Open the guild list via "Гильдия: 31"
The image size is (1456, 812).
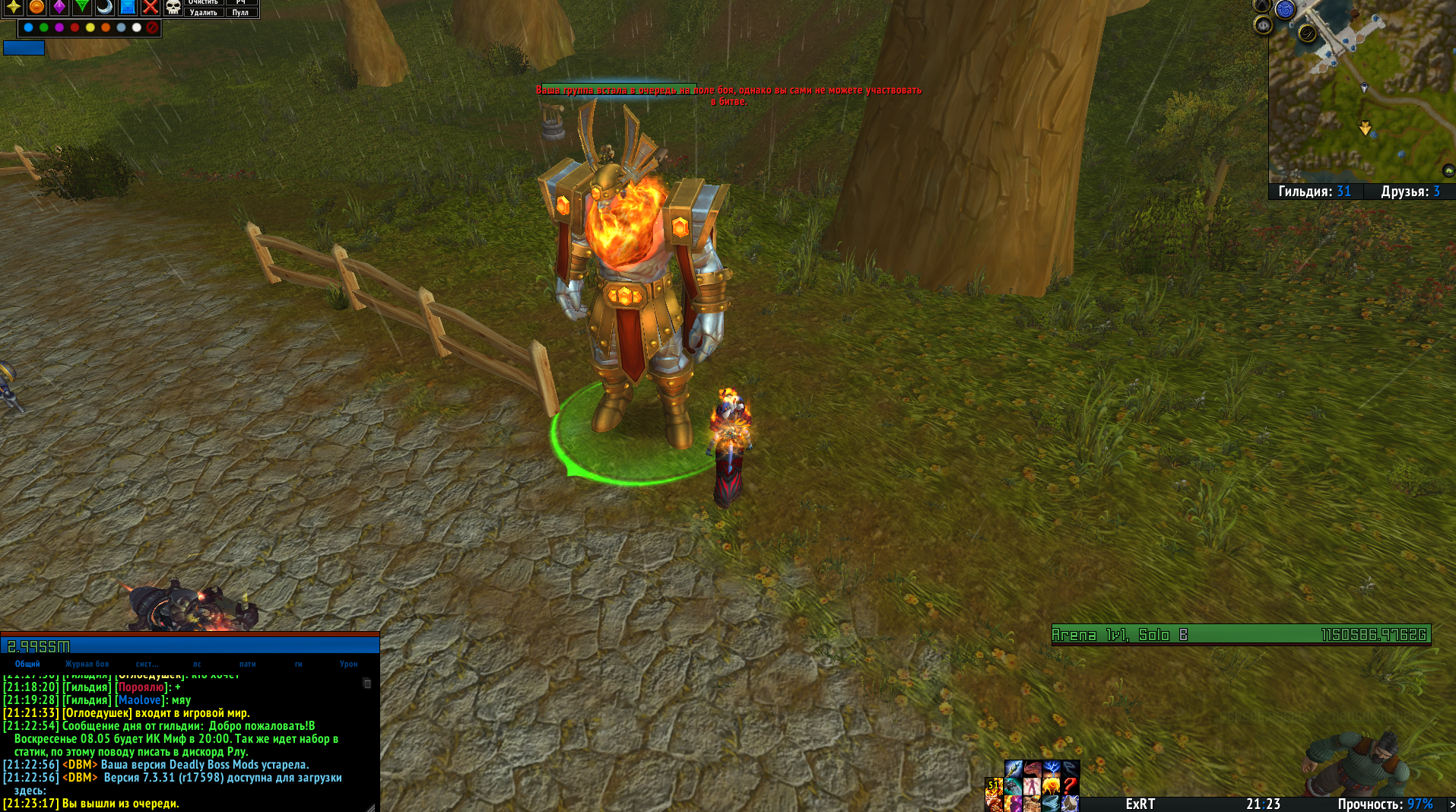point(1315,192)
